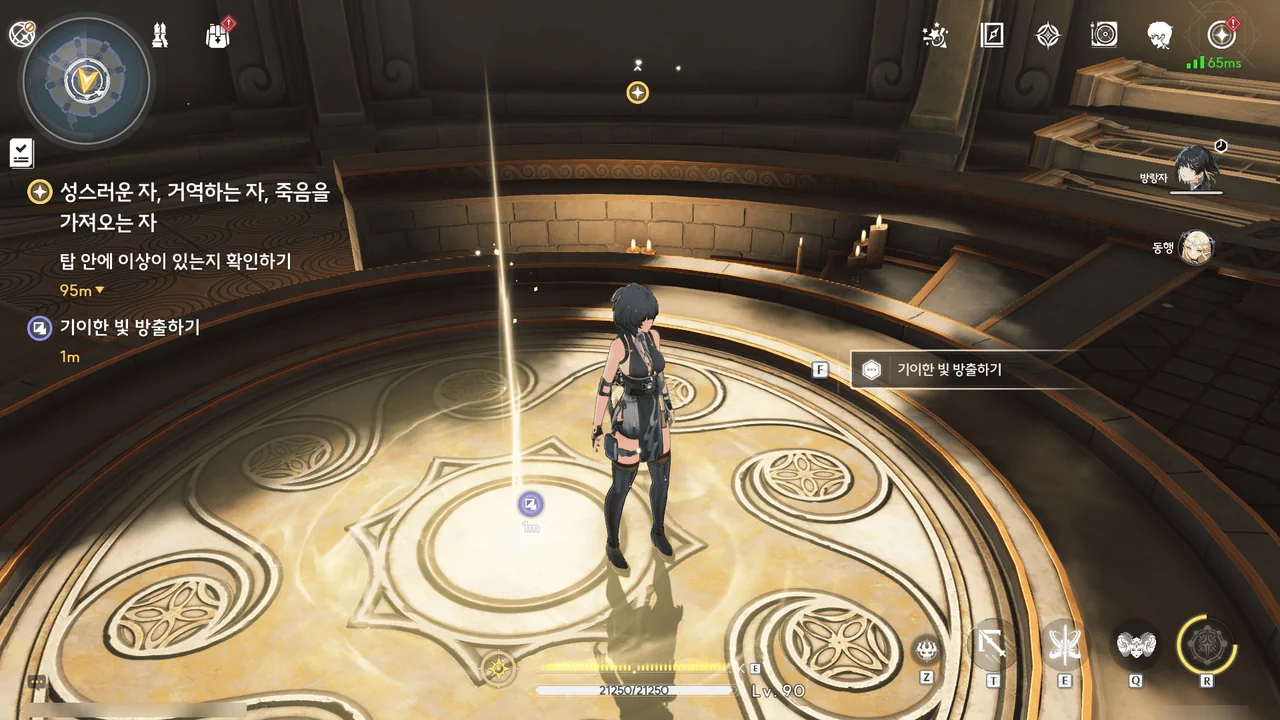This screenshot has width=1280, height=720.
Task: Open the turntable record player icon
Action: 1104,36
